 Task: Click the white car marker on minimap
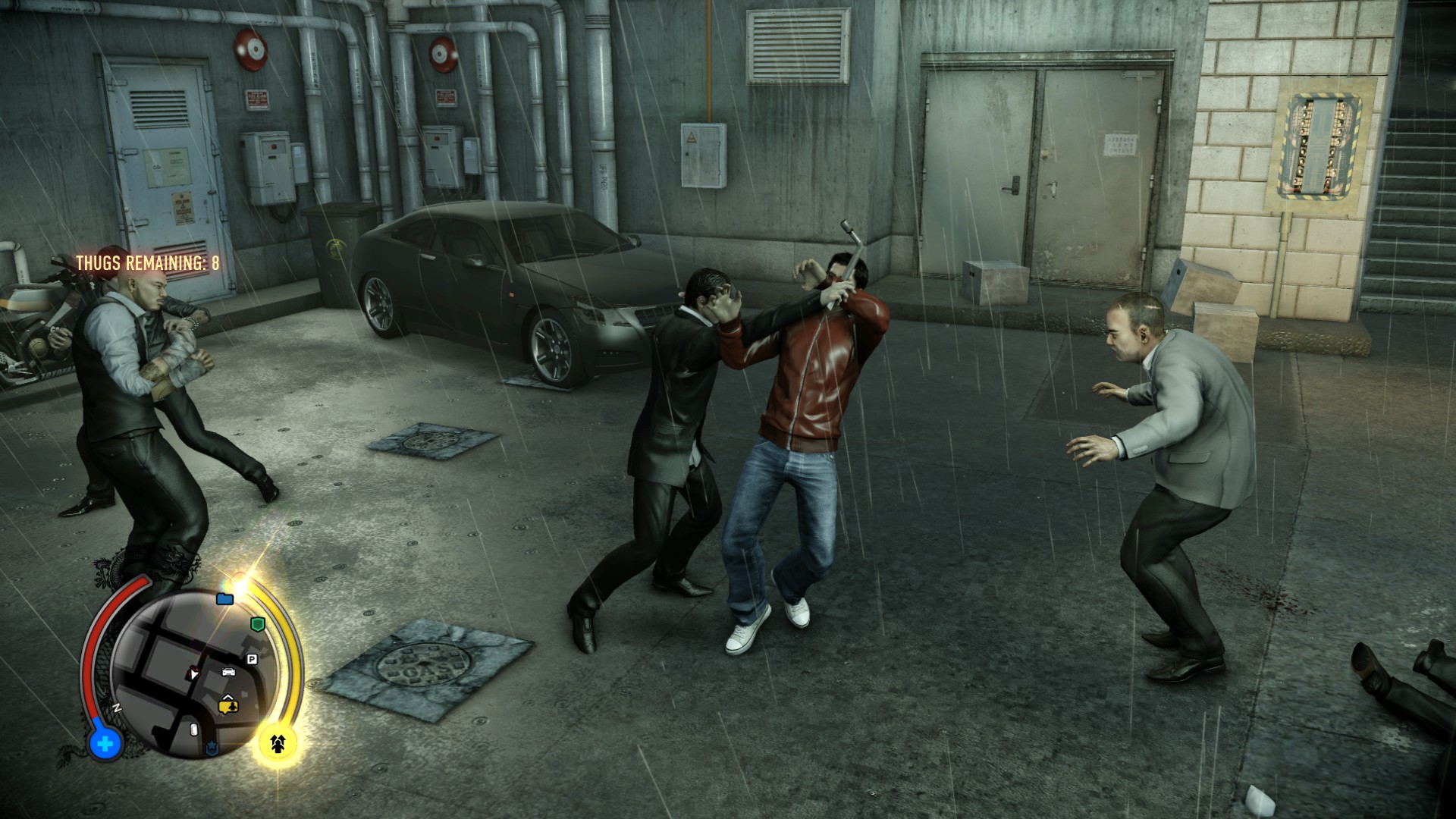(x=227, y=671)
